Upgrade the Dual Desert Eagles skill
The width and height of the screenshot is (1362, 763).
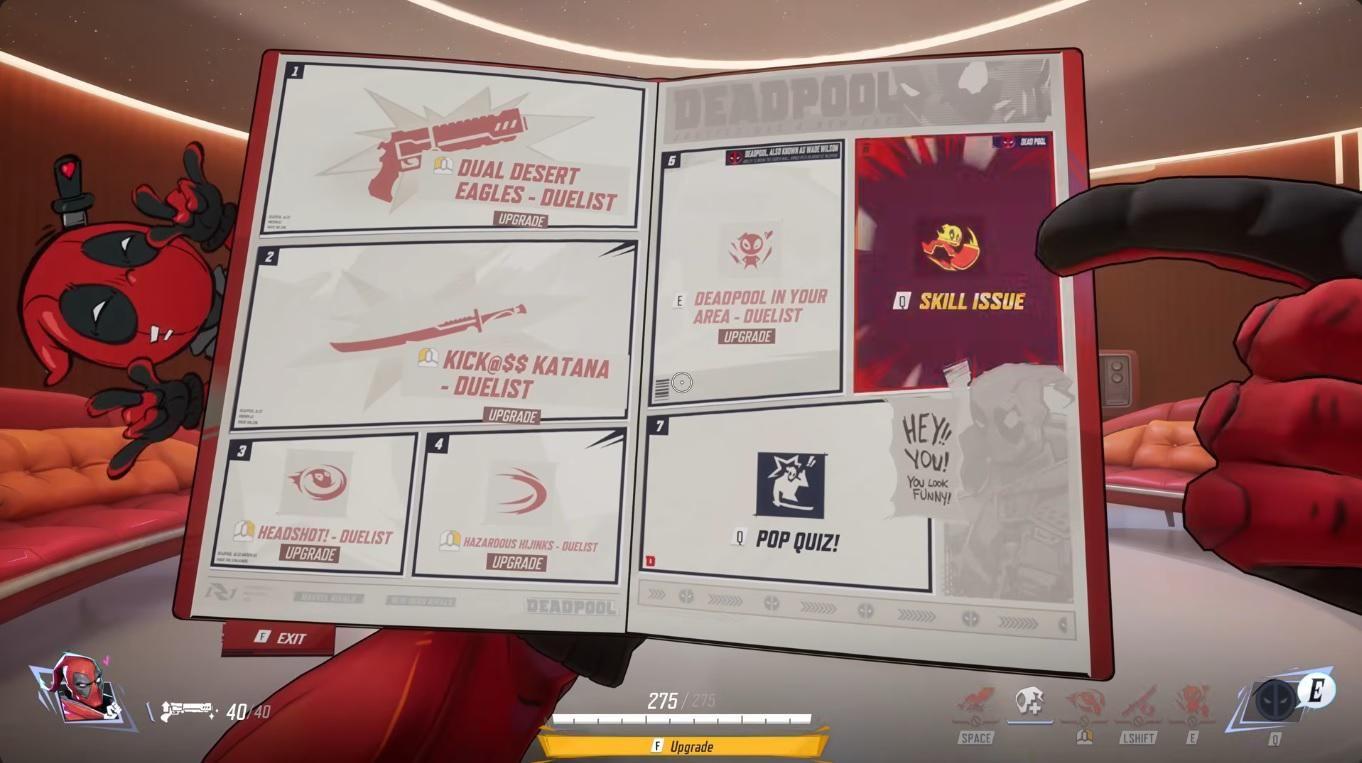click(522, 221)
